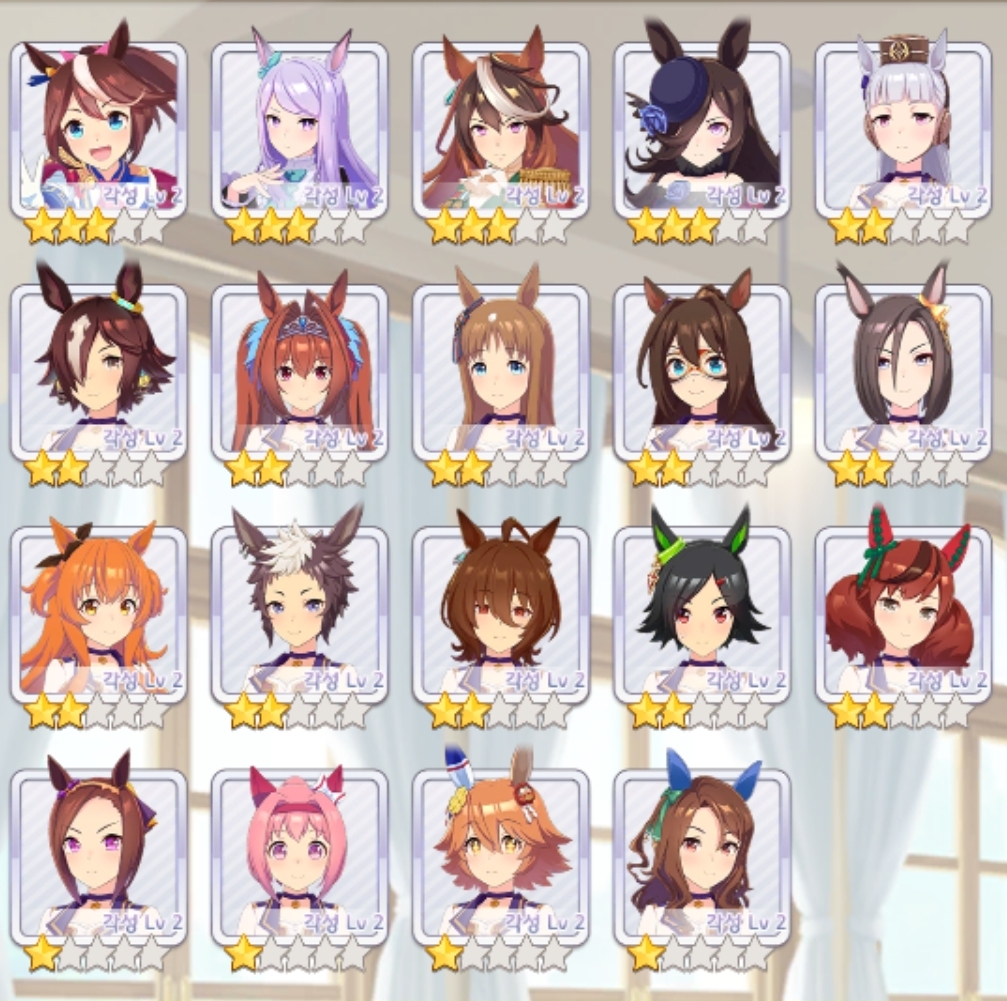The height and width of the screenshot is (1001, 1007).
Task: Select the girl with red-green ribbon twin tails
Action: coord(903,614)
